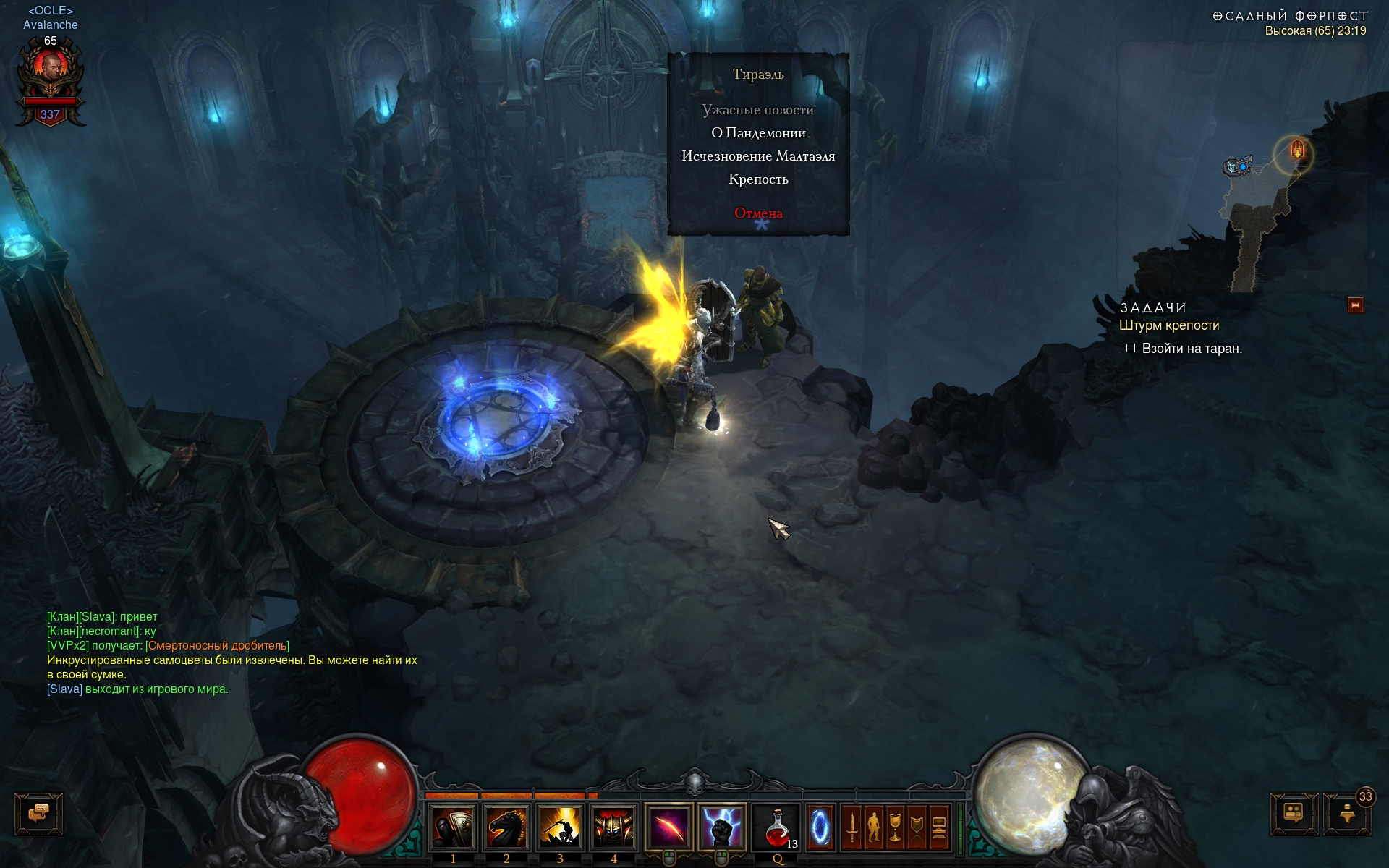
Task: Select the lightning fist right-mouse skill
Action: click(x=721, y=827)
